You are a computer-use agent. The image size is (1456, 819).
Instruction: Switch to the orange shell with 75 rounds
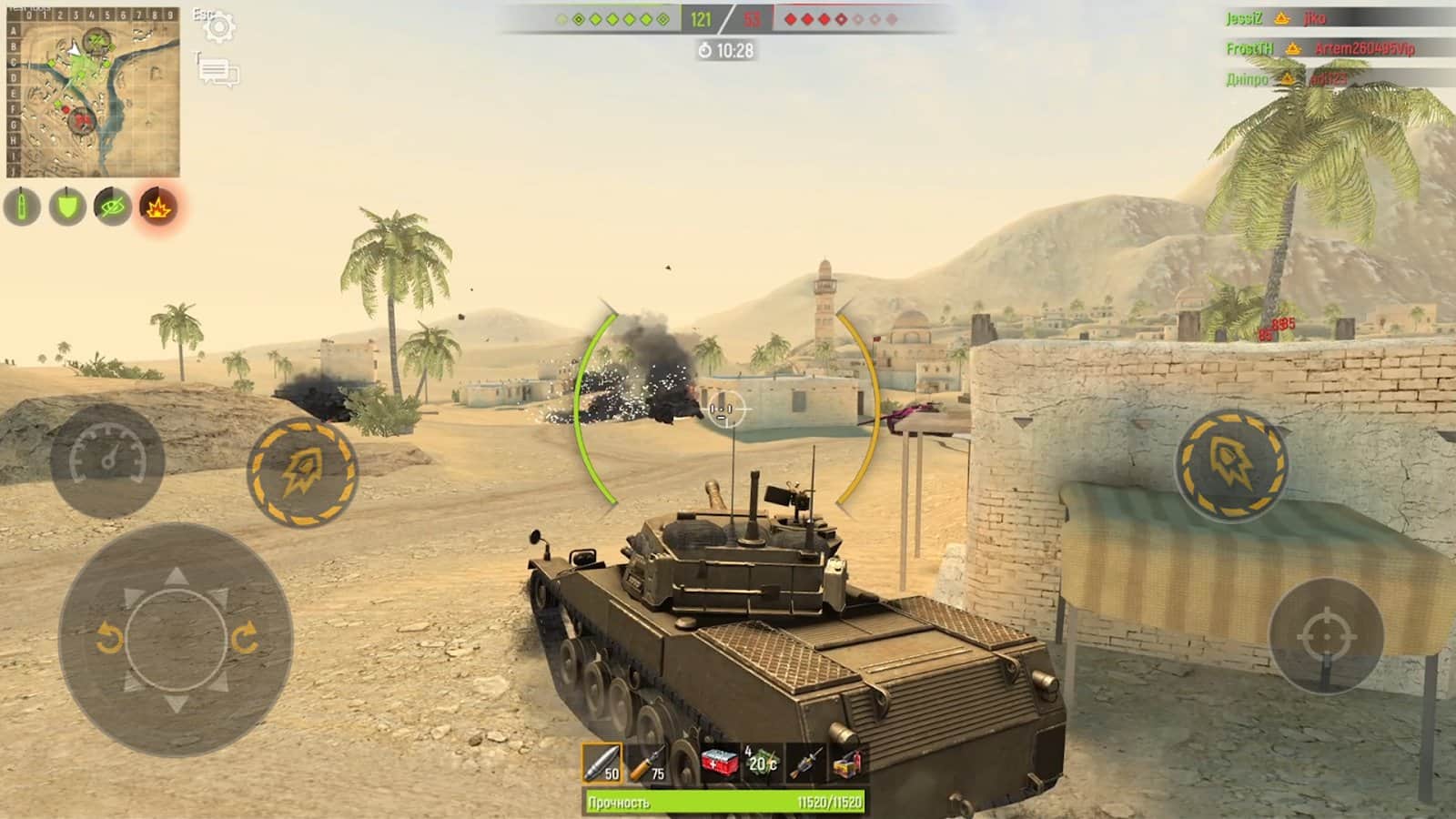[648, 763]
